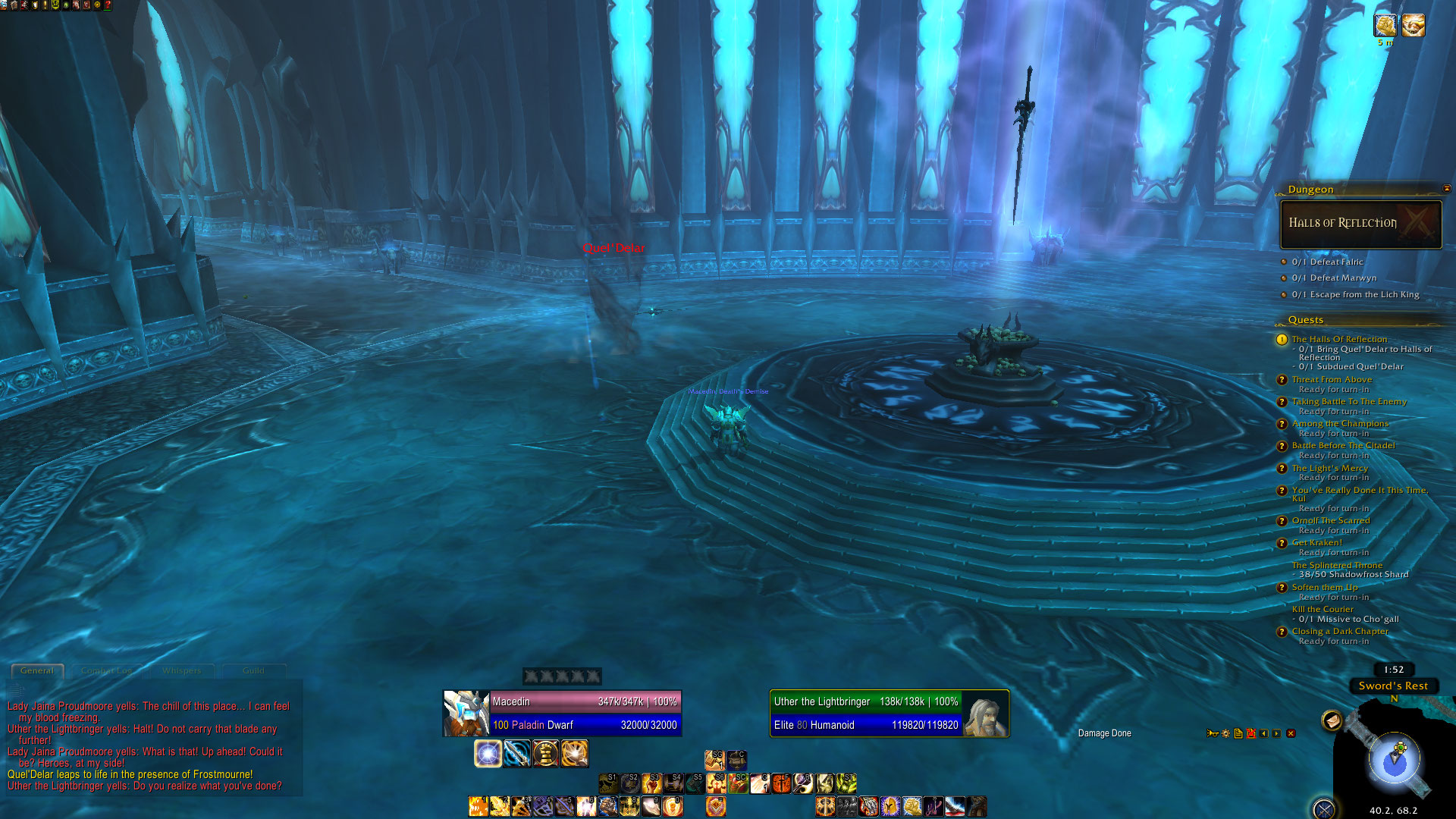Click Uther the Lightbringer's target portrait
Viewport: 1456px width, 819px height.
point(985,713)
